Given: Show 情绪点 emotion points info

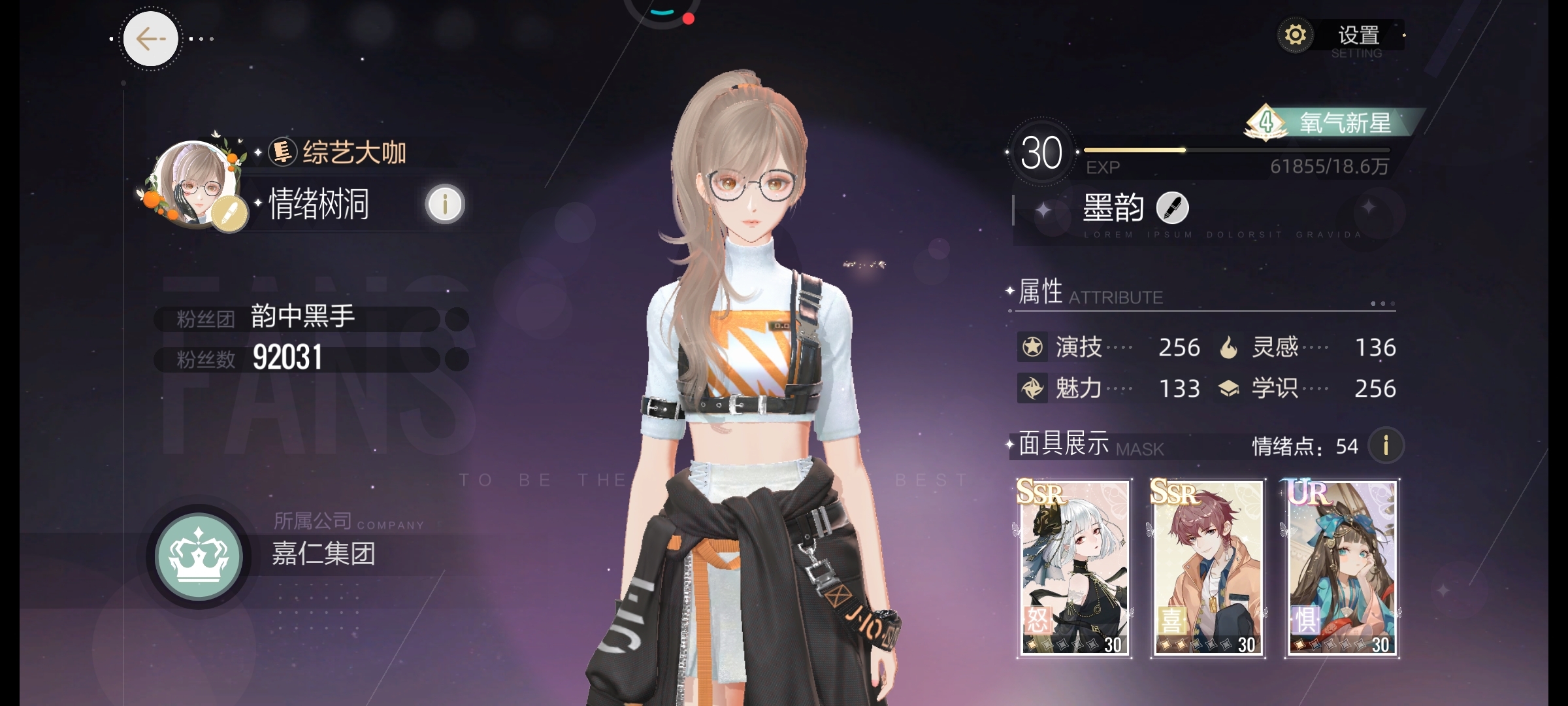Looking at the screenshot, I should [x=1386, y=446].
